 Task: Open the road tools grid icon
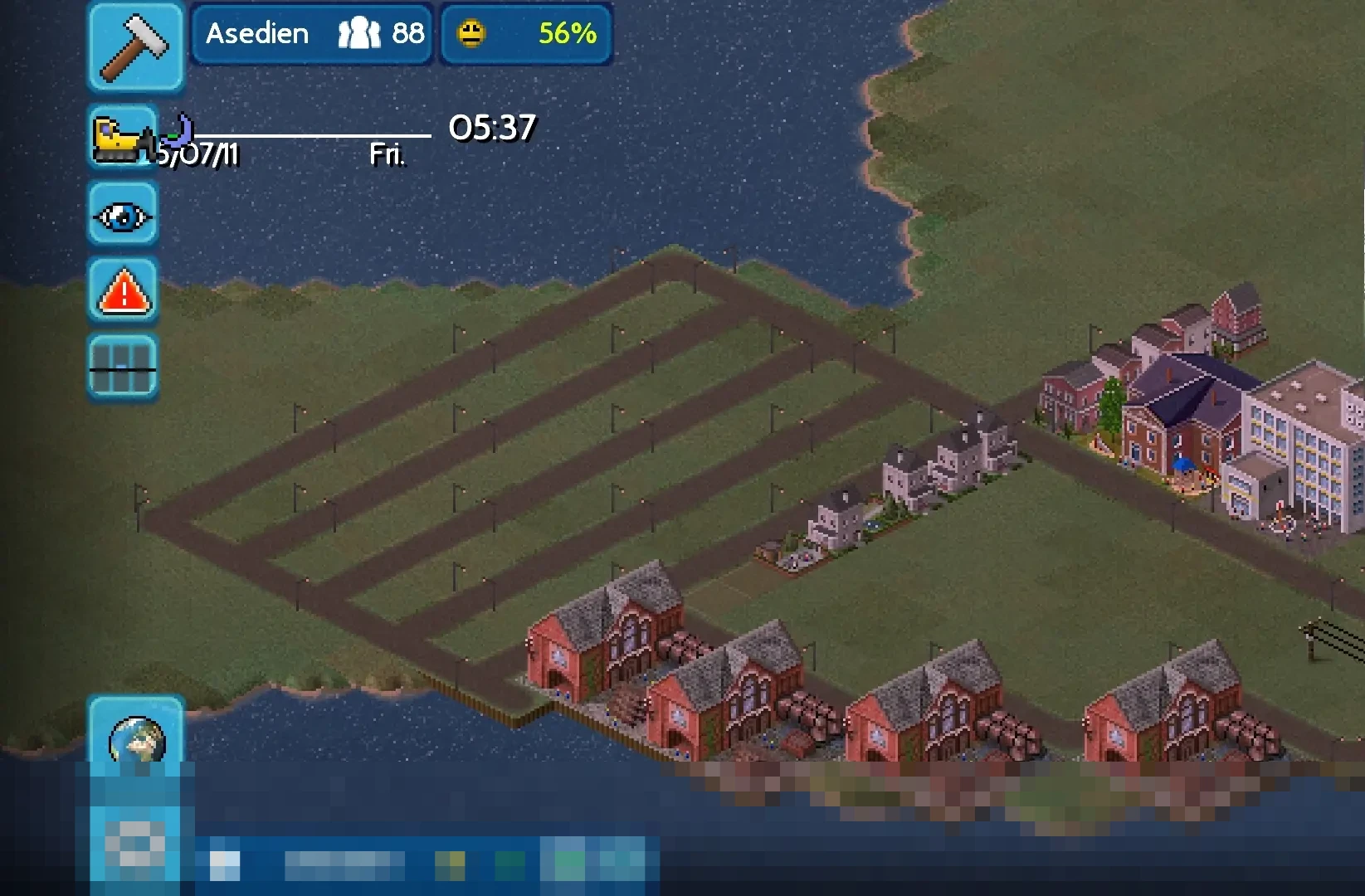point(123,363)
